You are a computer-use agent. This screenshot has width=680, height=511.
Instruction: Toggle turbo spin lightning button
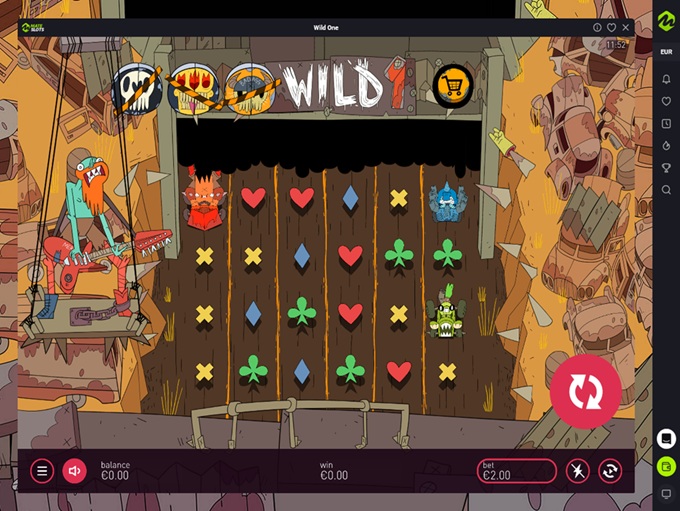(577, 470)
